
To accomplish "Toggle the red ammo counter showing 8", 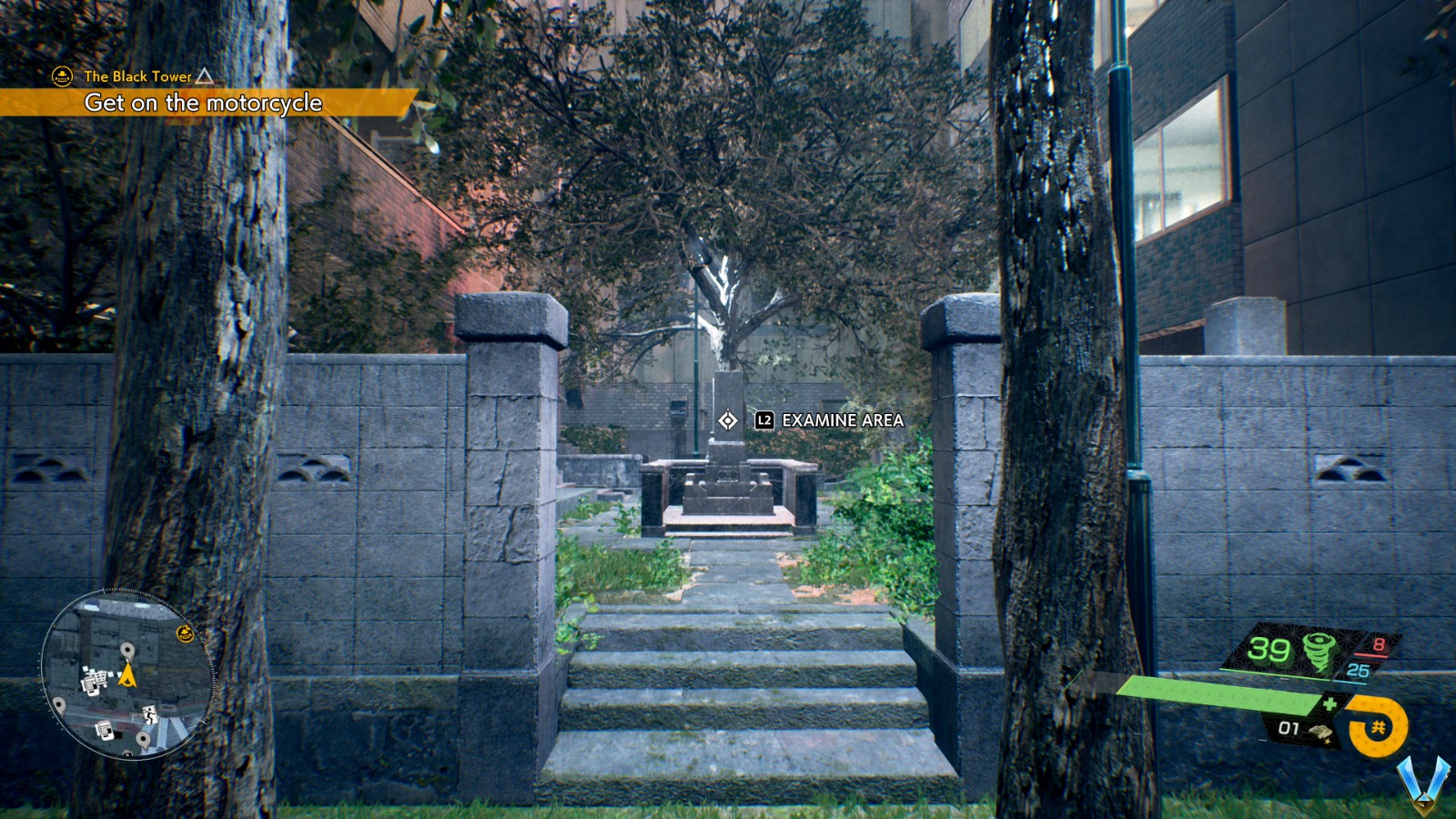I will [x=1379, y=642].
